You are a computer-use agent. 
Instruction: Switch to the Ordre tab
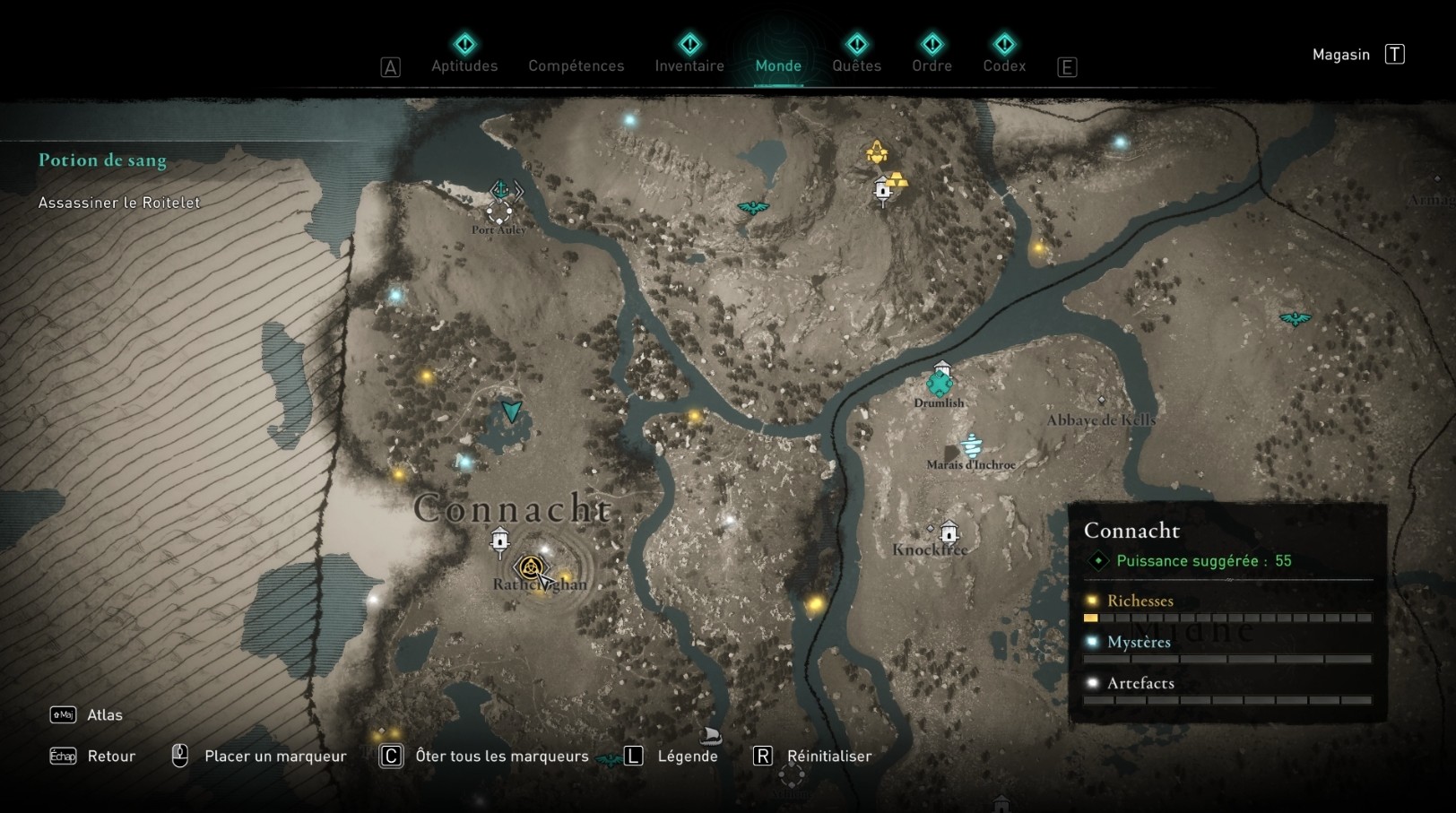[x=932, y=65]
